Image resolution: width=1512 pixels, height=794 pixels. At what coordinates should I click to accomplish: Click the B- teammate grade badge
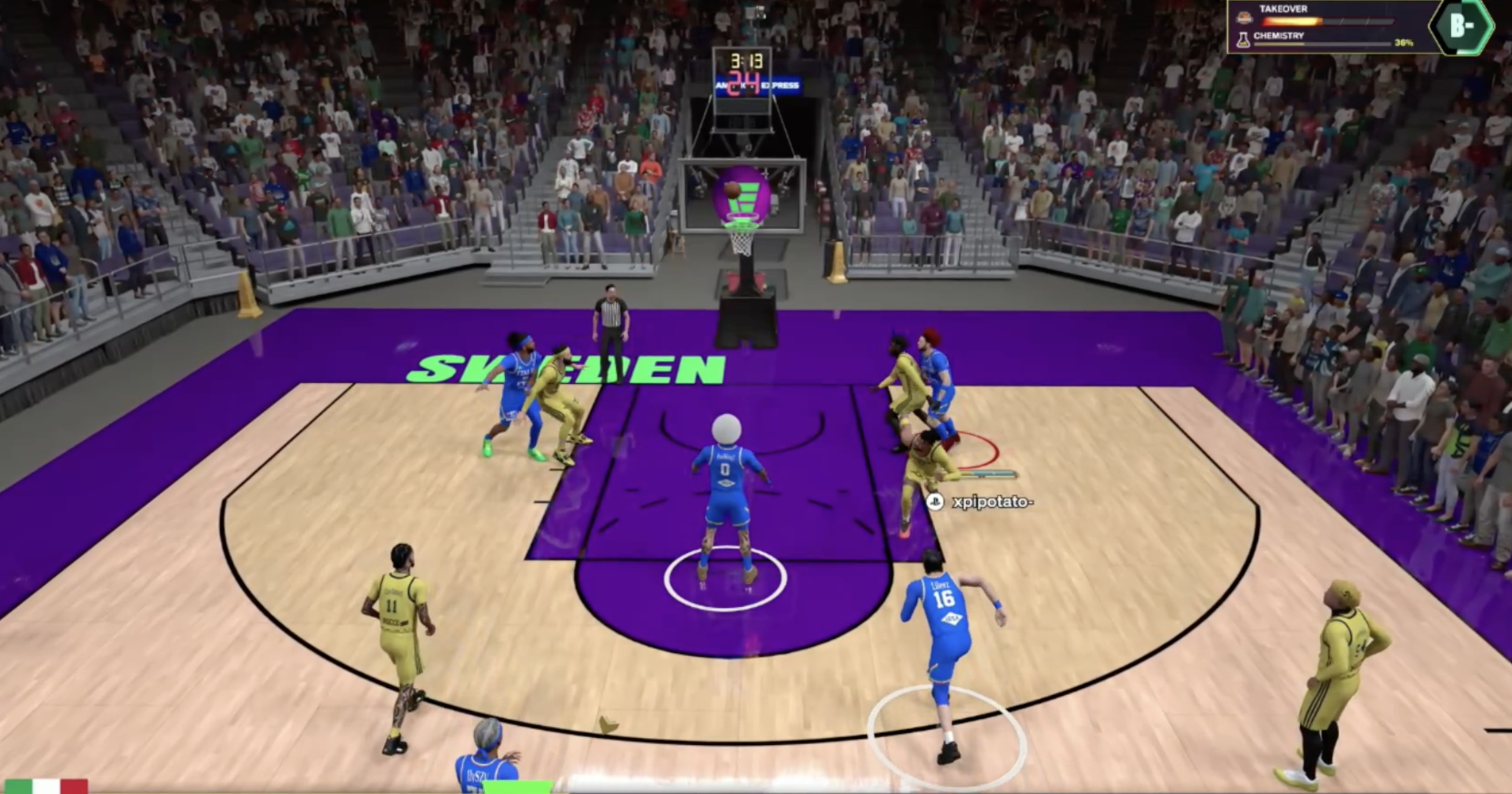coord(1462,27)
